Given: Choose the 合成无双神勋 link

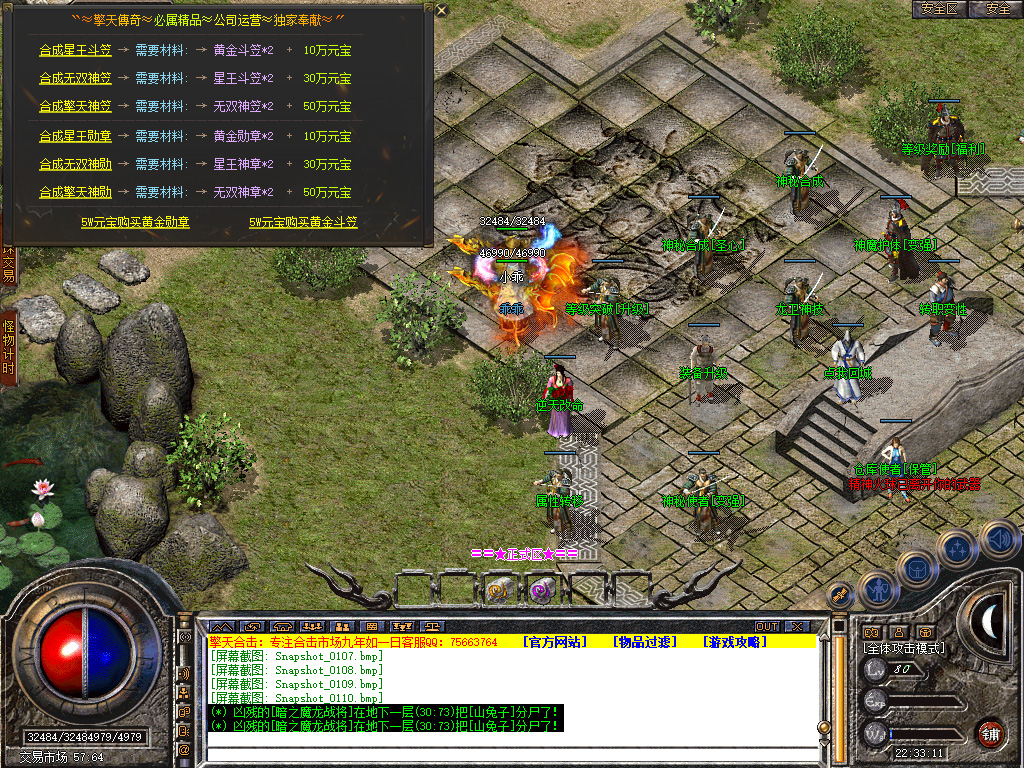Looking at the screenshot, I should [x=75, y=163].
